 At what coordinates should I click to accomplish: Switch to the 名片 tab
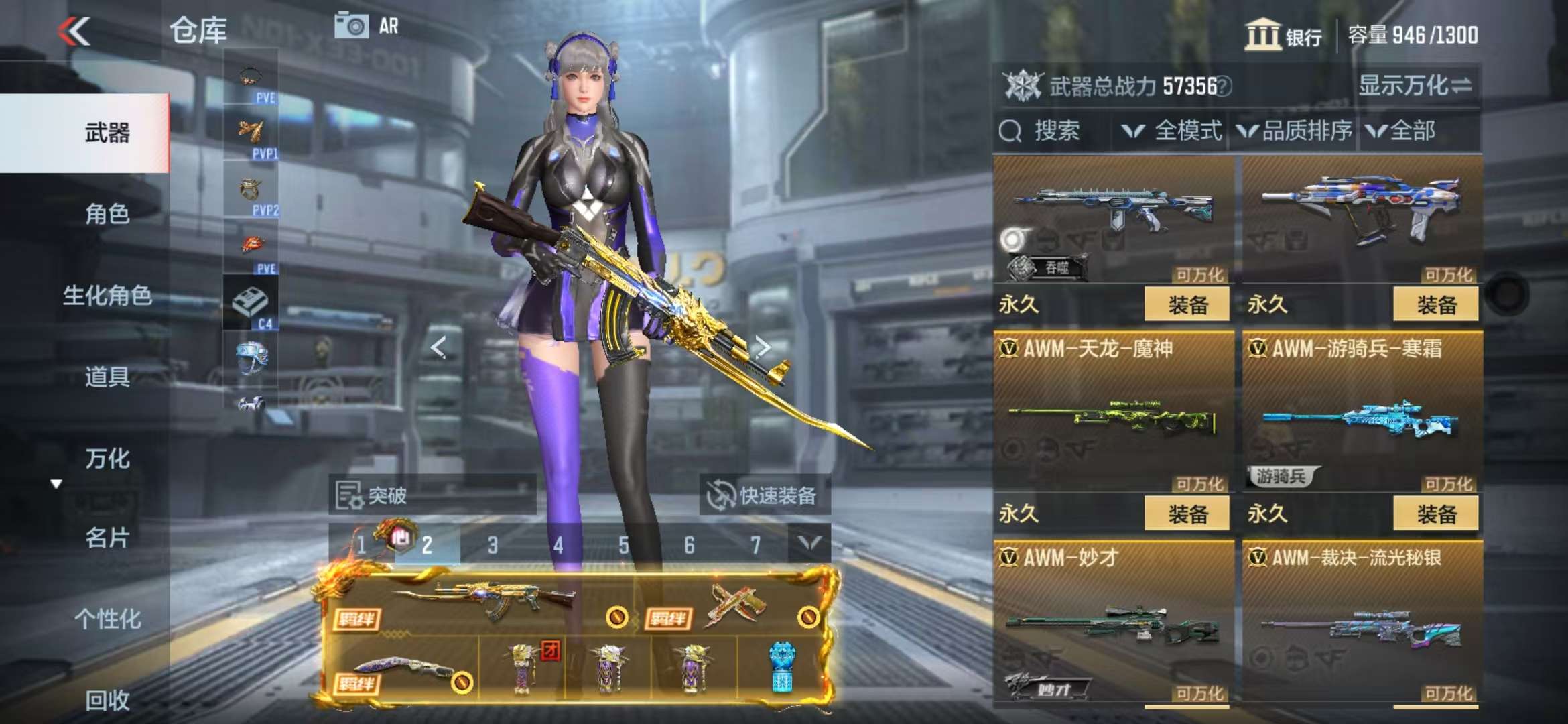coord(107,538)
